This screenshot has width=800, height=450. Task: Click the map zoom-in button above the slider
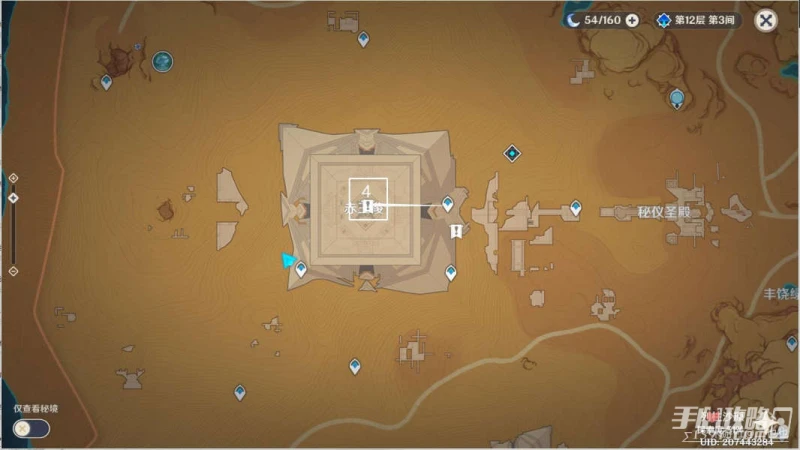pos(13,178)
